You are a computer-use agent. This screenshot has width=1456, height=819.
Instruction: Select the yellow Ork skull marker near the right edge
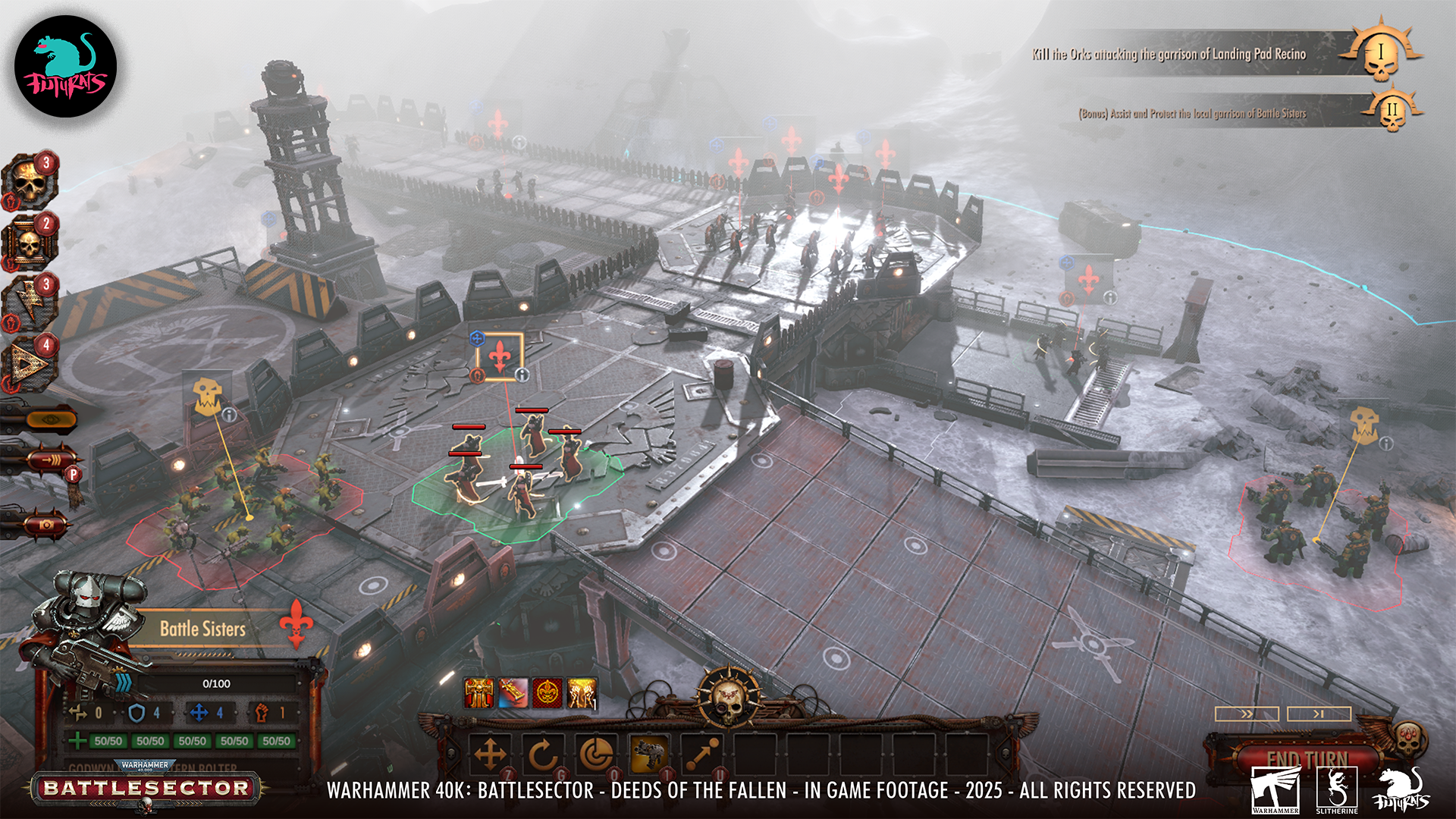[1364, 424]
